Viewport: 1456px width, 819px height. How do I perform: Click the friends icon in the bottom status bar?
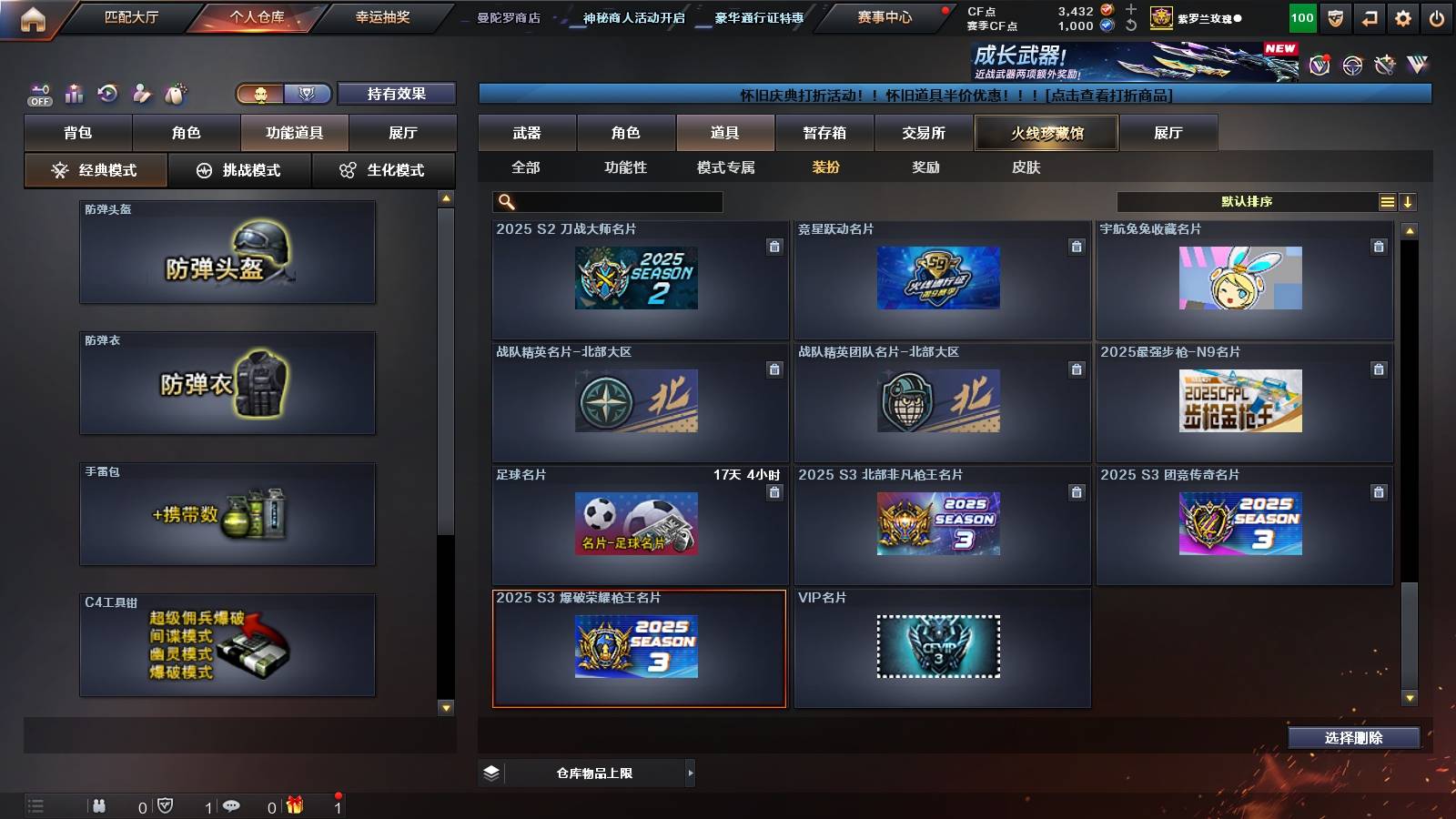(100, 804)
